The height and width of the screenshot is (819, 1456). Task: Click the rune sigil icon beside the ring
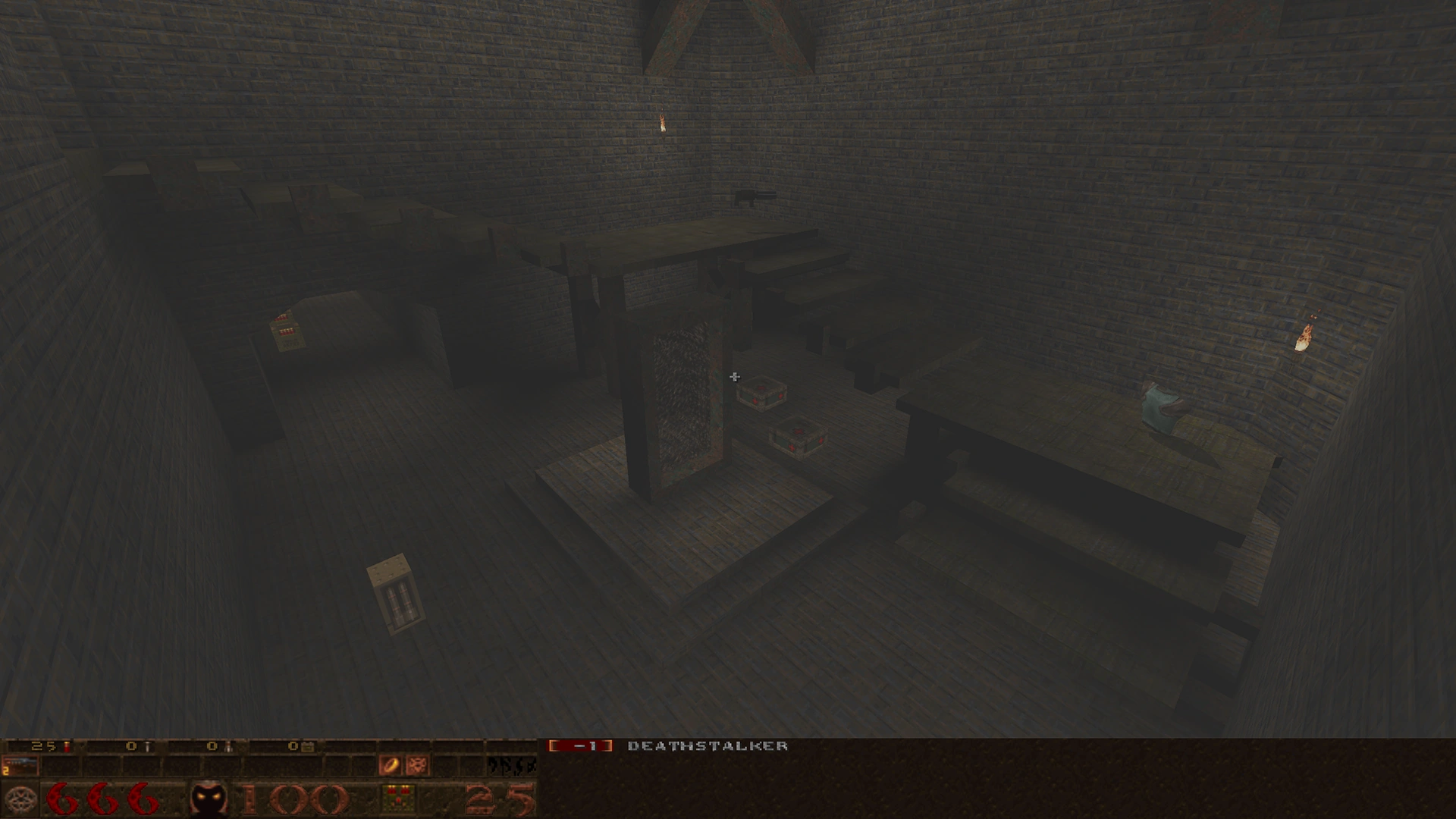(x=415, y=764)
